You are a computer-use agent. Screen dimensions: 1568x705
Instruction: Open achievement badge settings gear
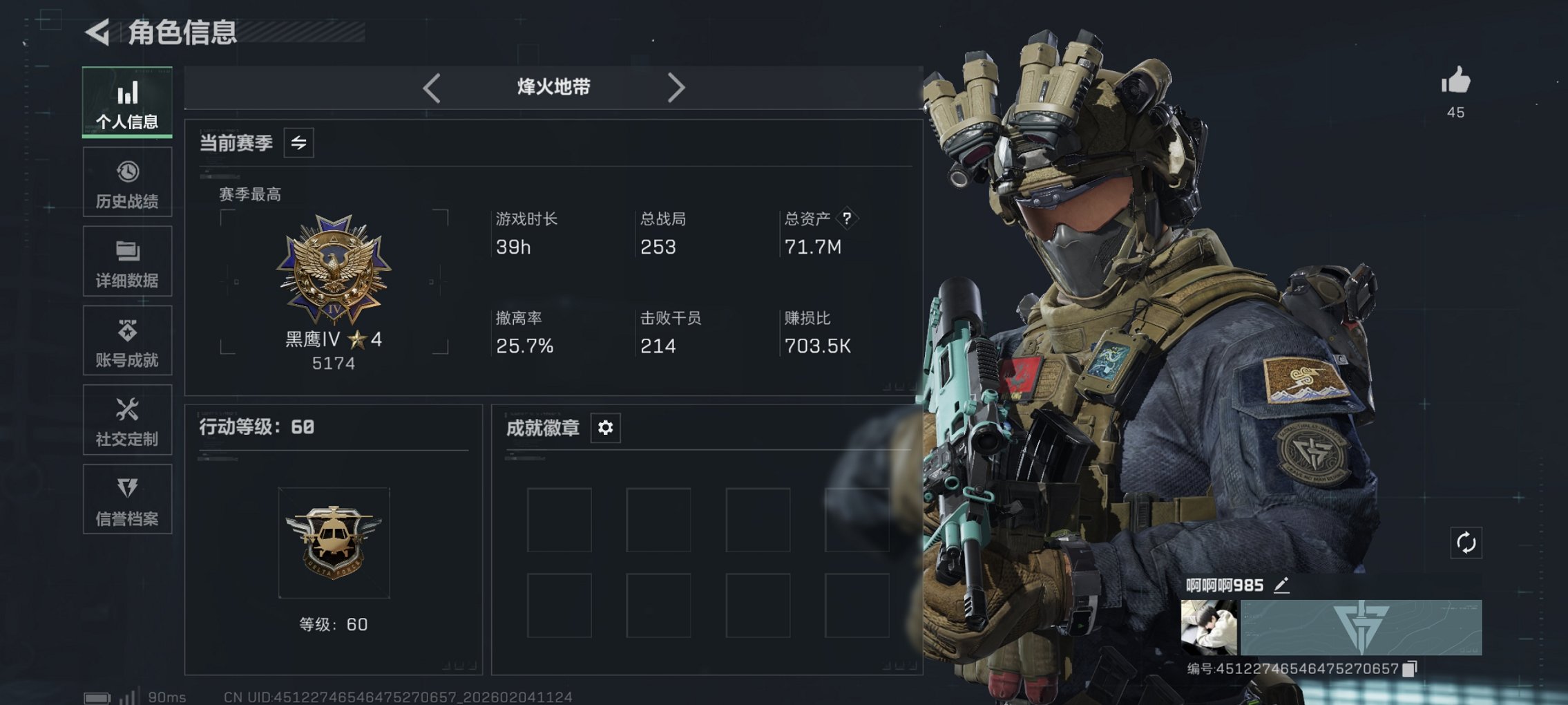point(605,428)
